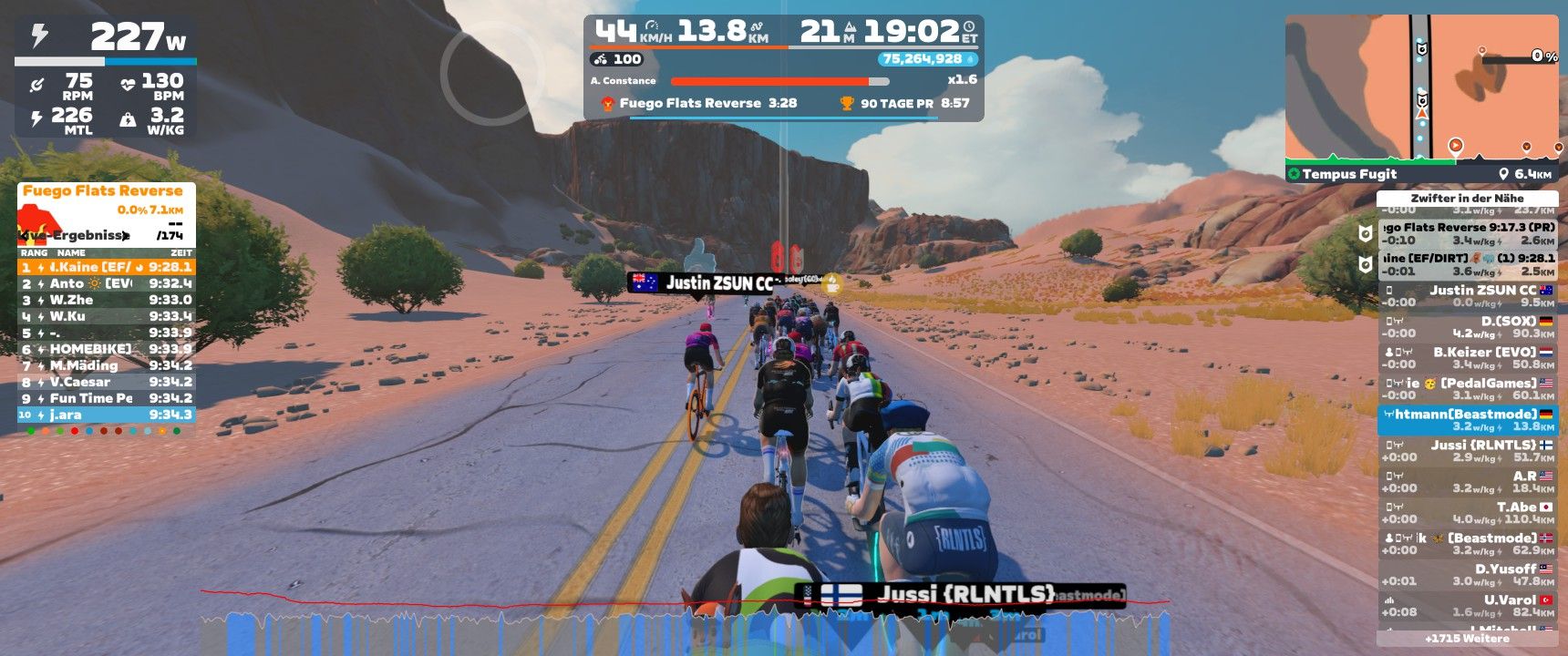Select D.(SOX) in the nearby Zwifters list
Screen dimensions: 1568x656
(x=1468, y=327)
